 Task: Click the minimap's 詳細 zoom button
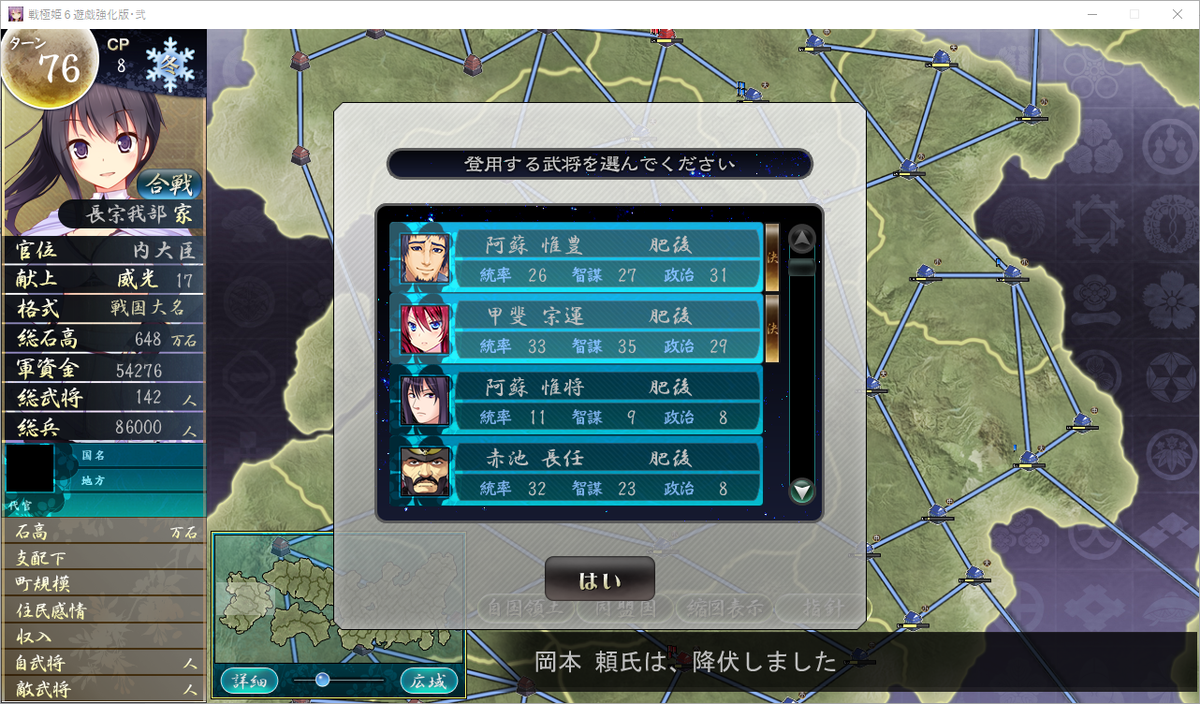pos(249,681)
